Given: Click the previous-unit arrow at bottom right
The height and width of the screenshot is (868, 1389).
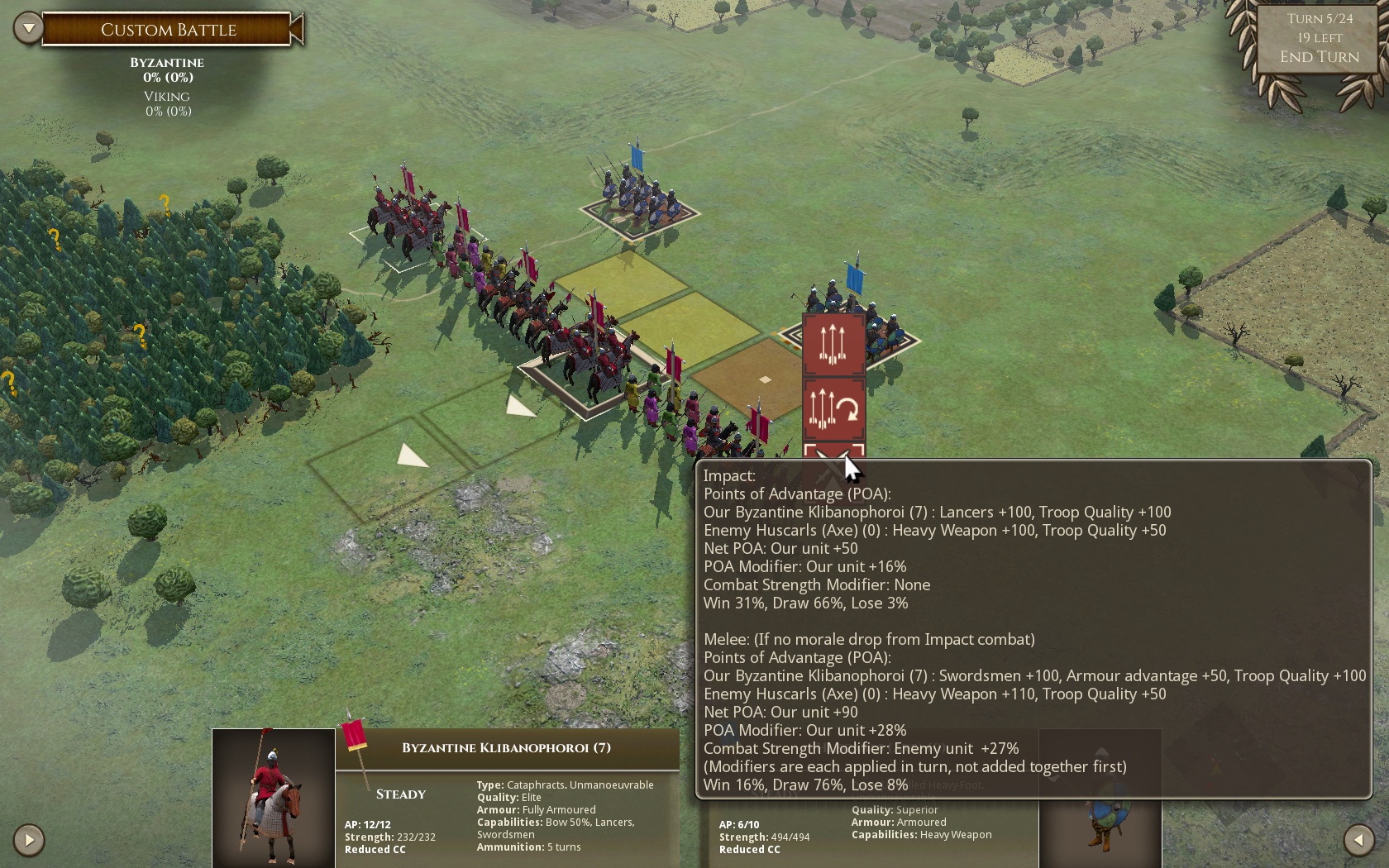Looking at the screenshot, I should tap(1360, 840).
